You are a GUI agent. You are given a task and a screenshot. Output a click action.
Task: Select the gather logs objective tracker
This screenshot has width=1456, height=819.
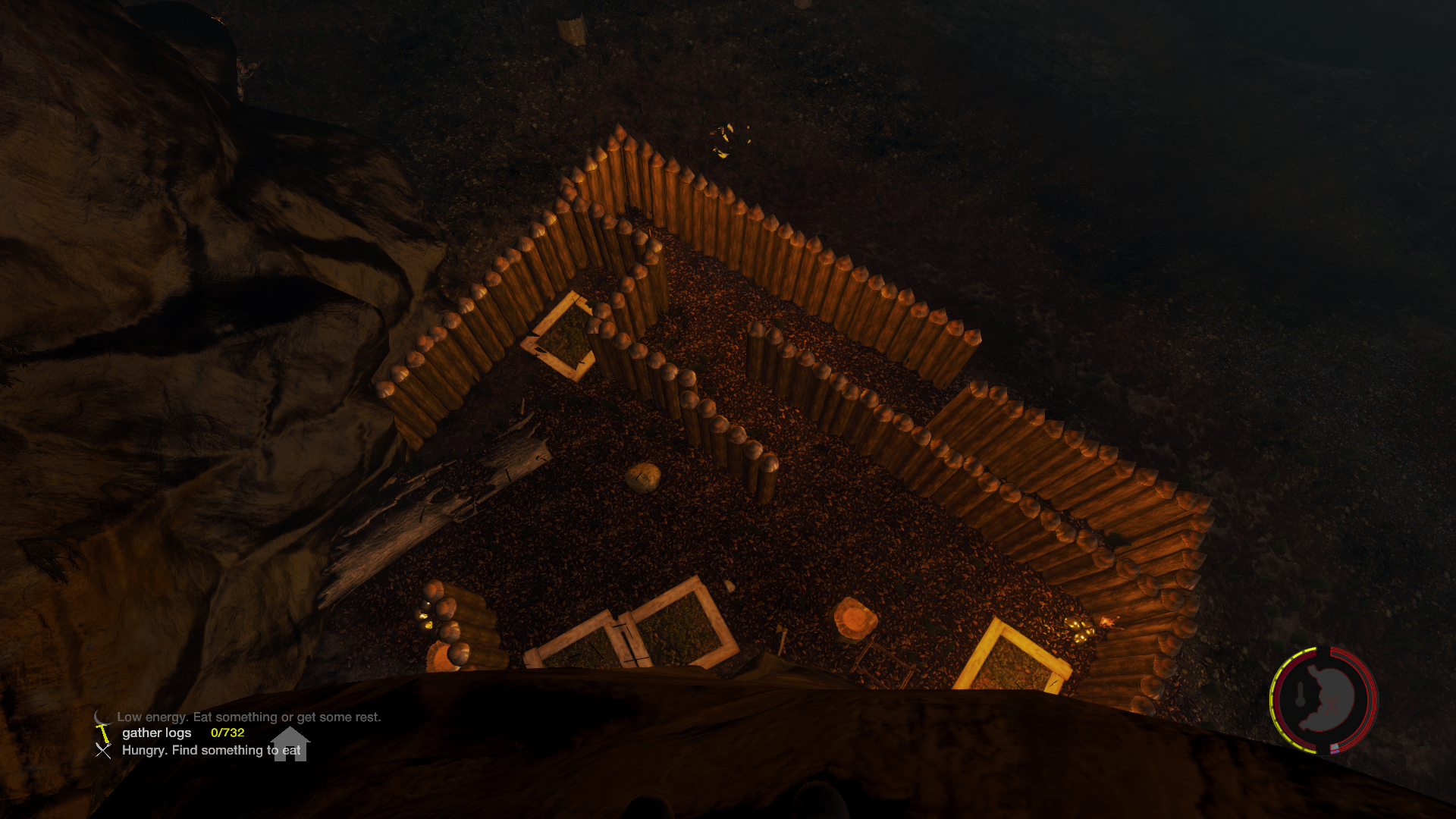(157, 733)
